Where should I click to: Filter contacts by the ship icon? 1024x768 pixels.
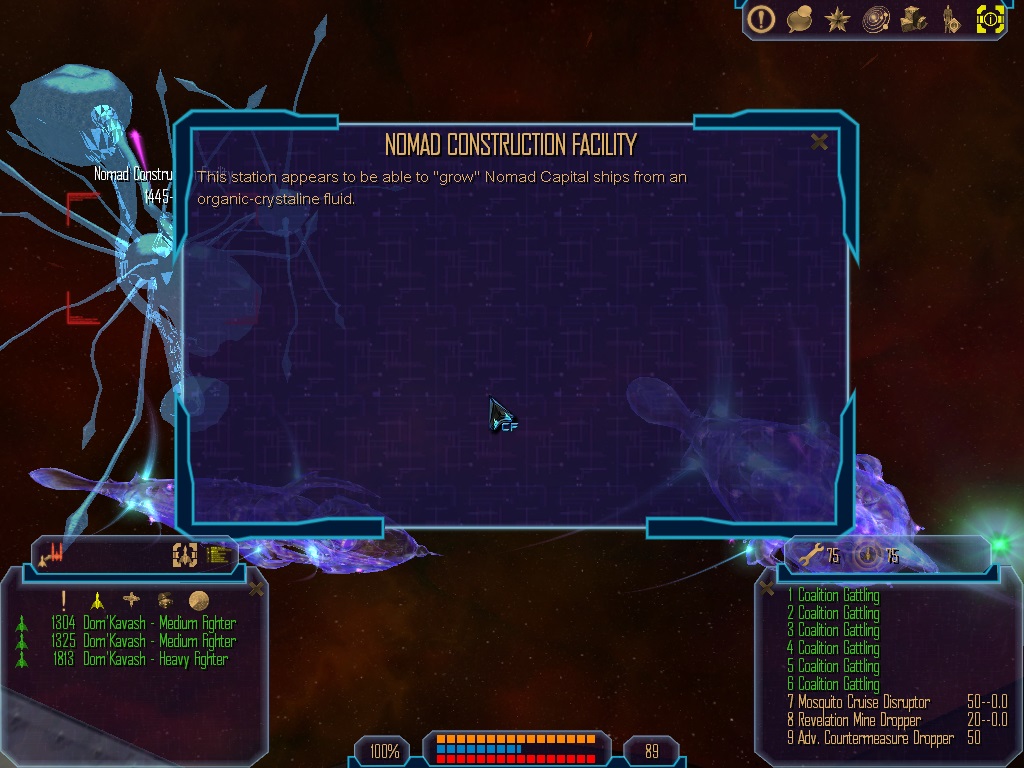click(97, 600)
